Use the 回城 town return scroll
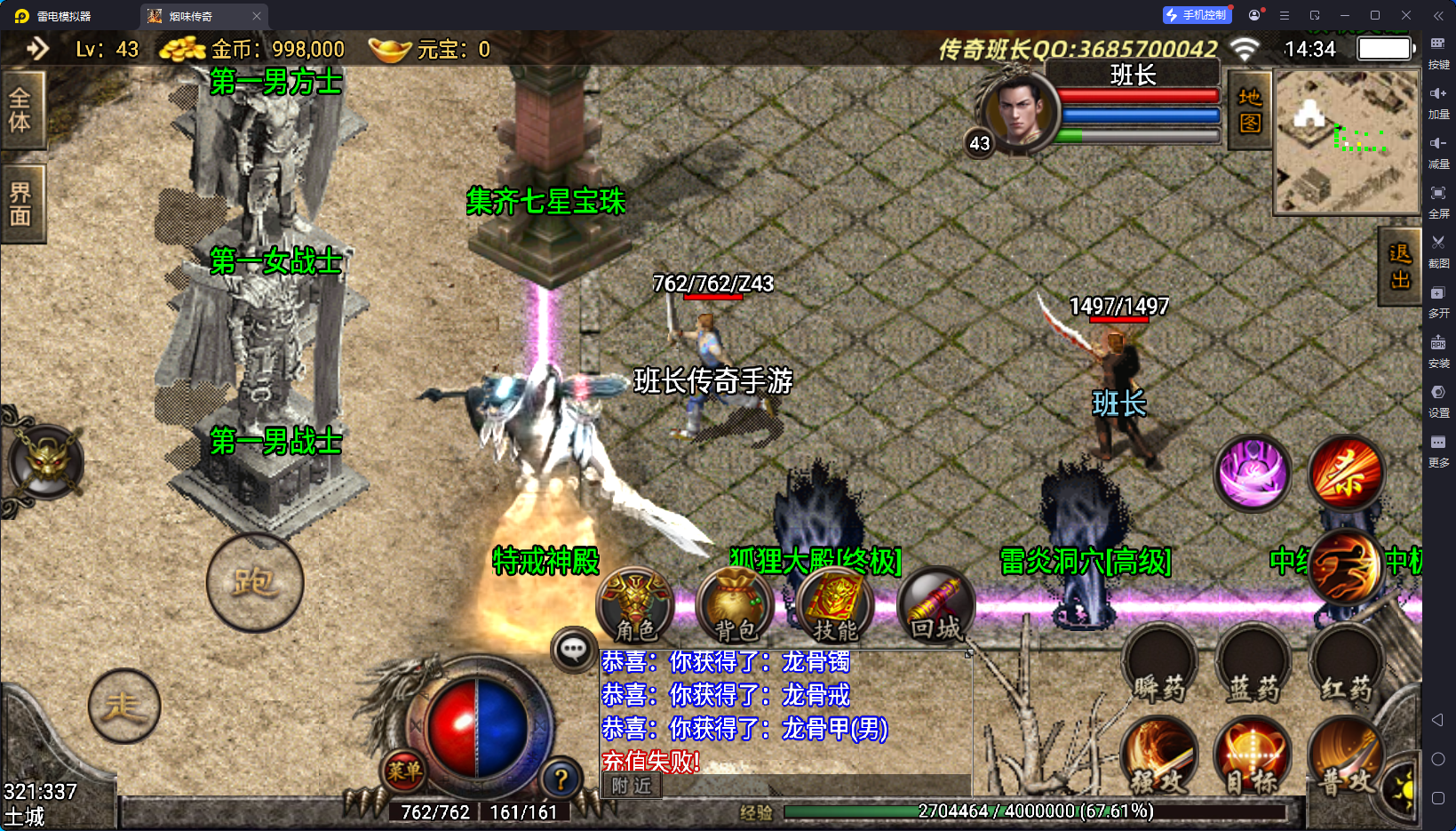Image resolution: width=1456 pixels, height=831 pixels. [935, 606]
